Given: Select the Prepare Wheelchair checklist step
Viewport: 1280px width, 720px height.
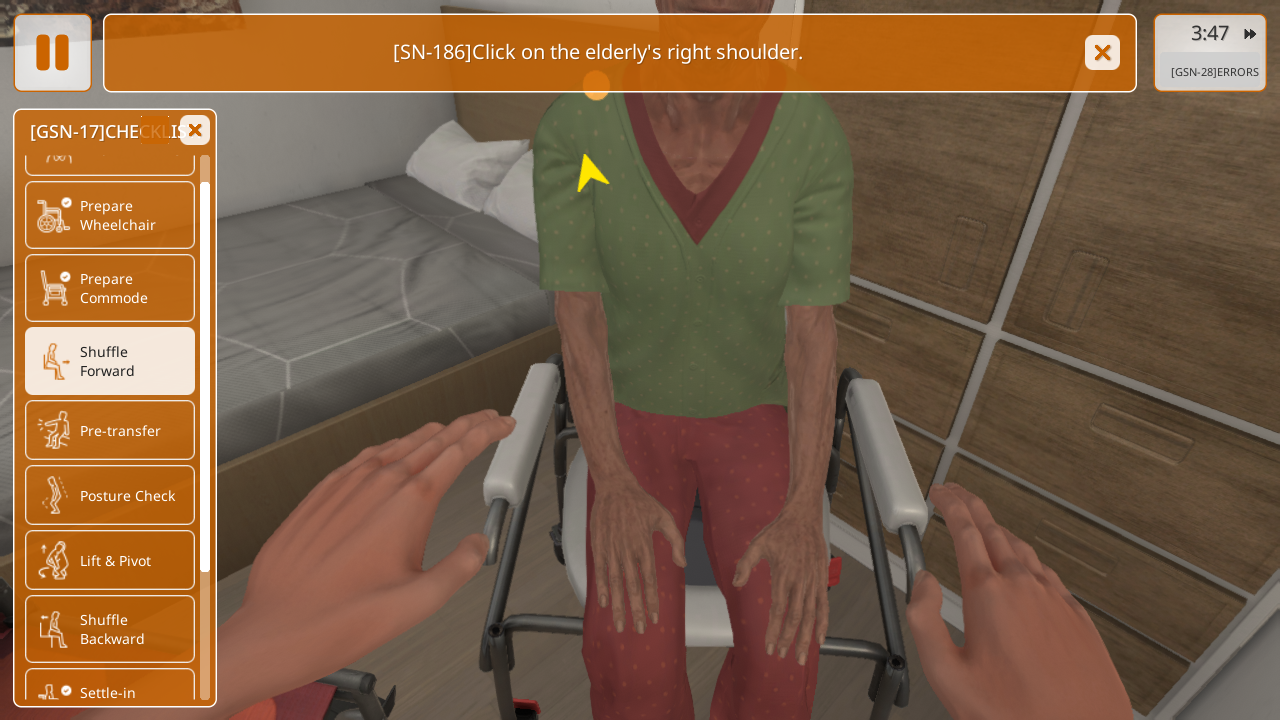Looking at the screenshot, I should coord(110,215).
